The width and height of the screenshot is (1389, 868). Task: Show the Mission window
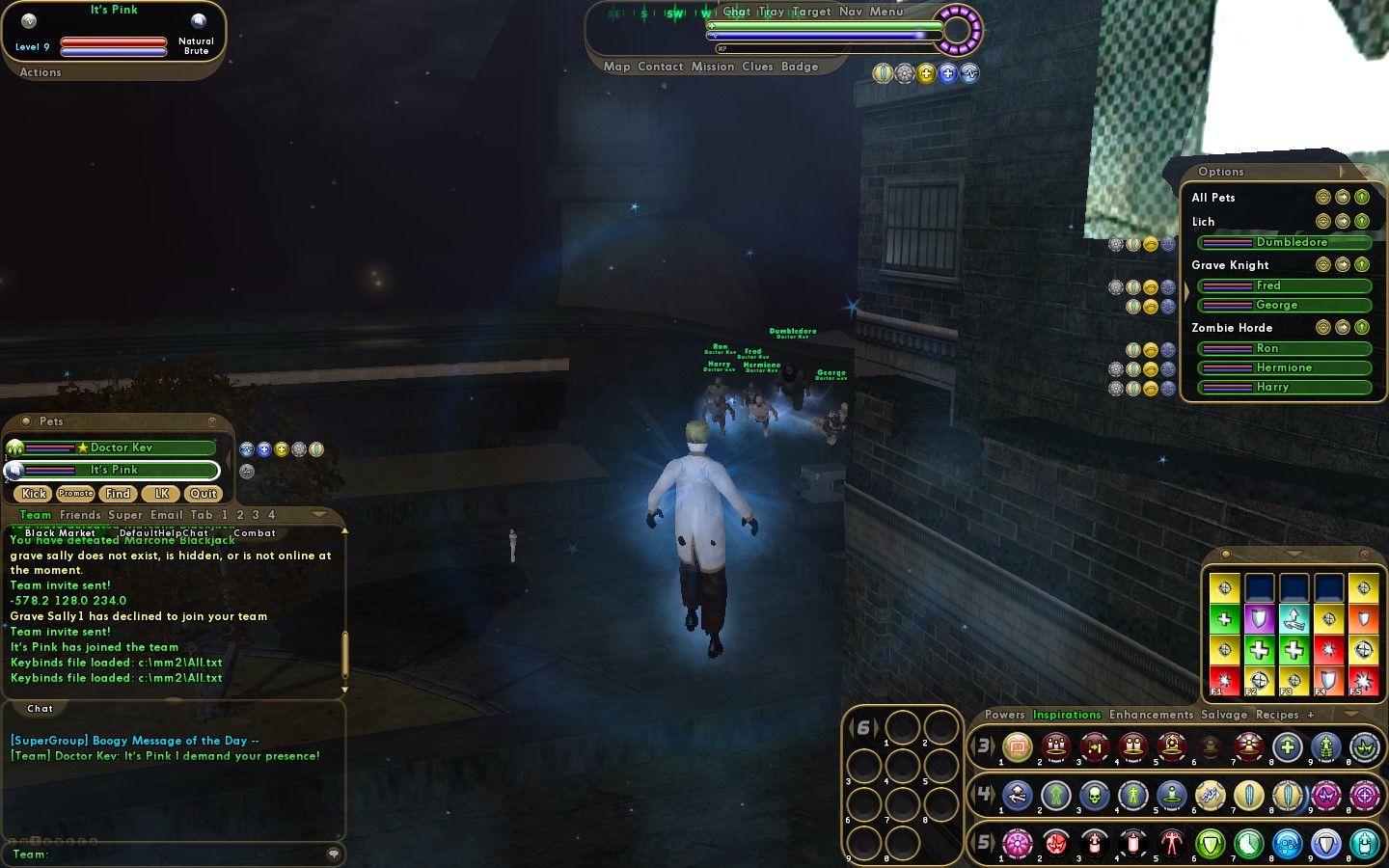pyautogui.click(x=713, y=67)
